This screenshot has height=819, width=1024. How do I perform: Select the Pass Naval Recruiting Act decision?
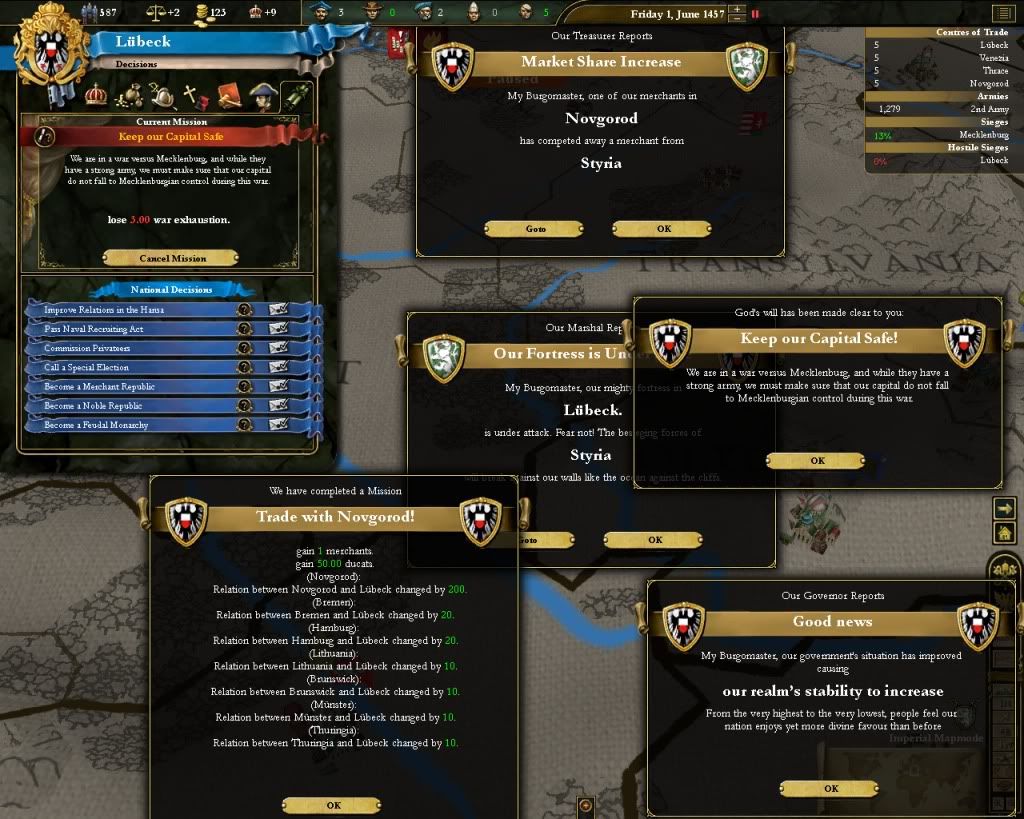(x=278, y=329)
